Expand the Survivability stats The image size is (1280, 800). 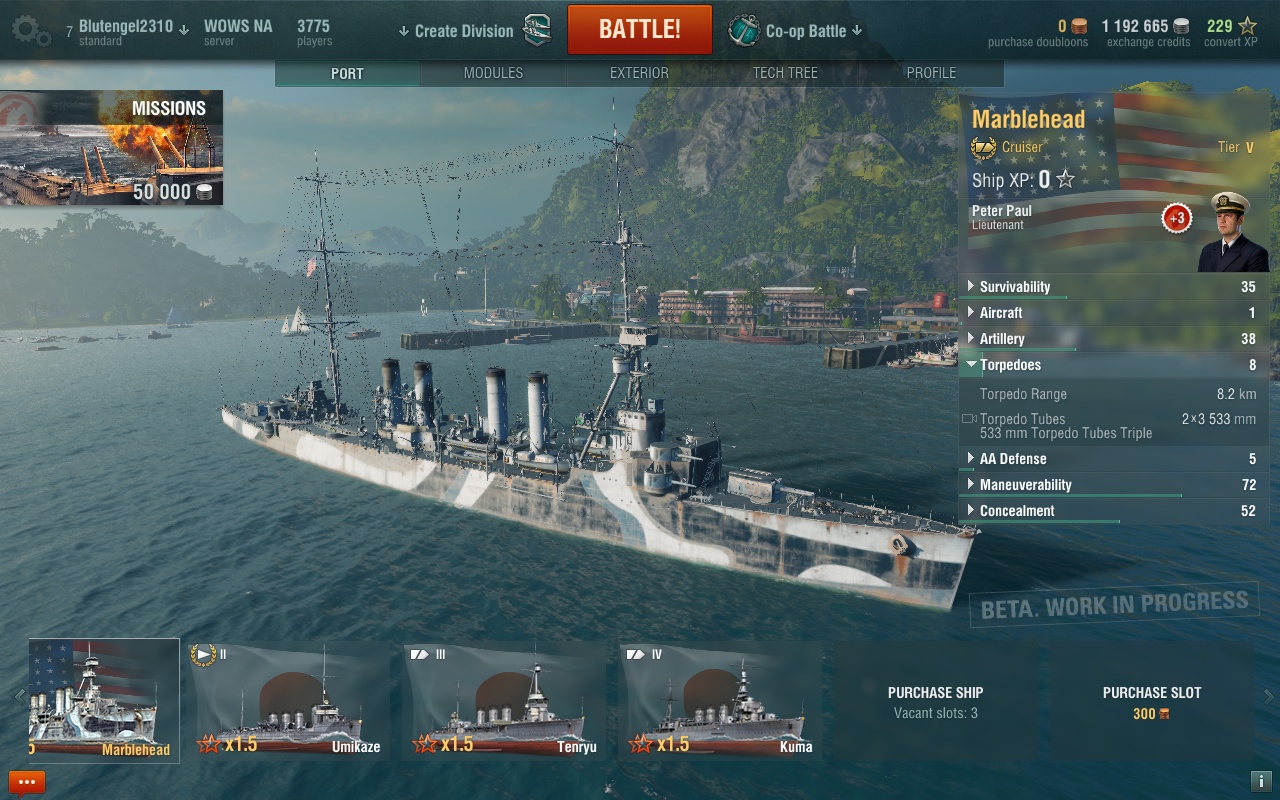(1014, 287)
